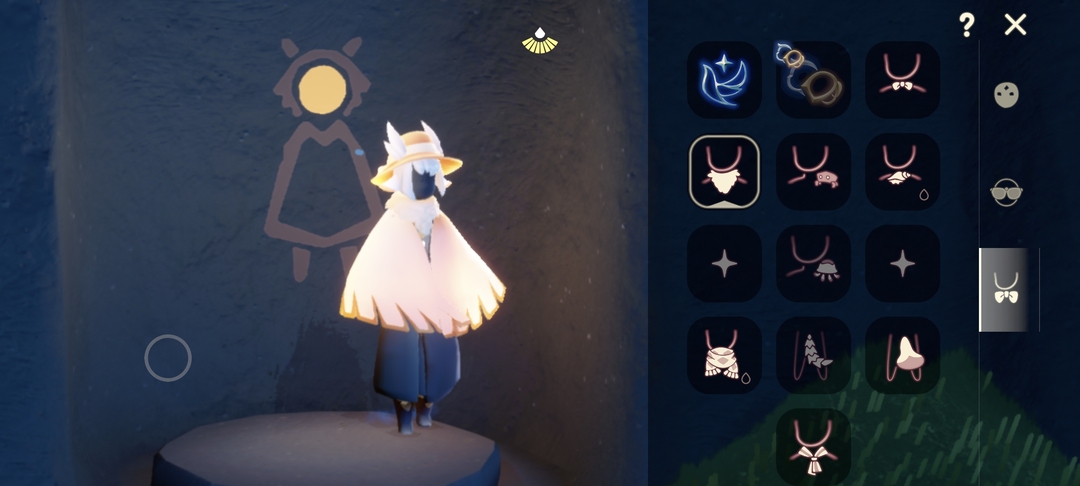Viewport: 1080px width, 486px height.
Task: Tap the circular movement joystick ring
Action: pyautogui.click(x=168, y=358)
